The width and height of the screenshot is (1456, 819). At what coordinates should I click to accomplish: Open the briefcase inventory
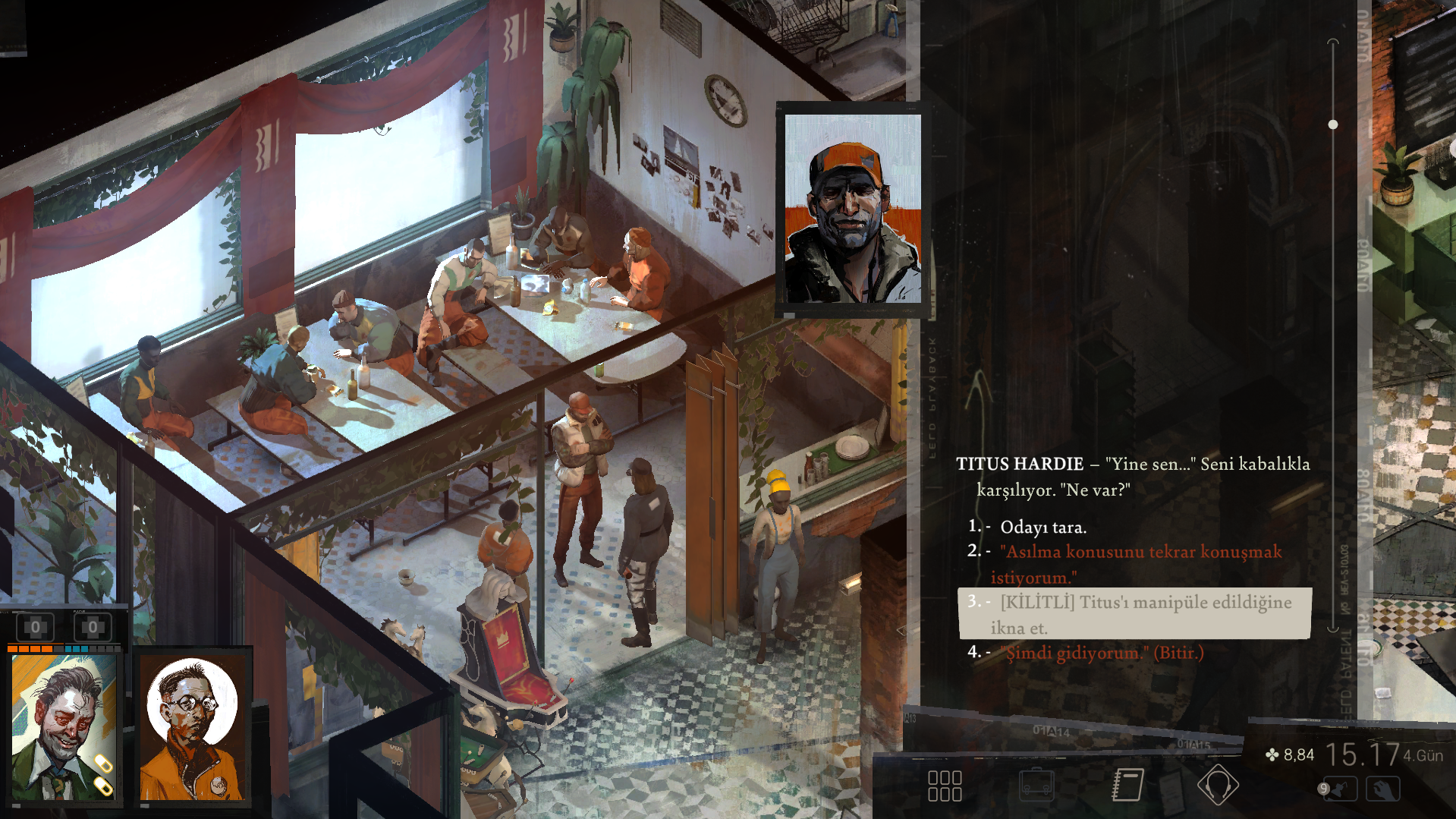coord(1036,786)
